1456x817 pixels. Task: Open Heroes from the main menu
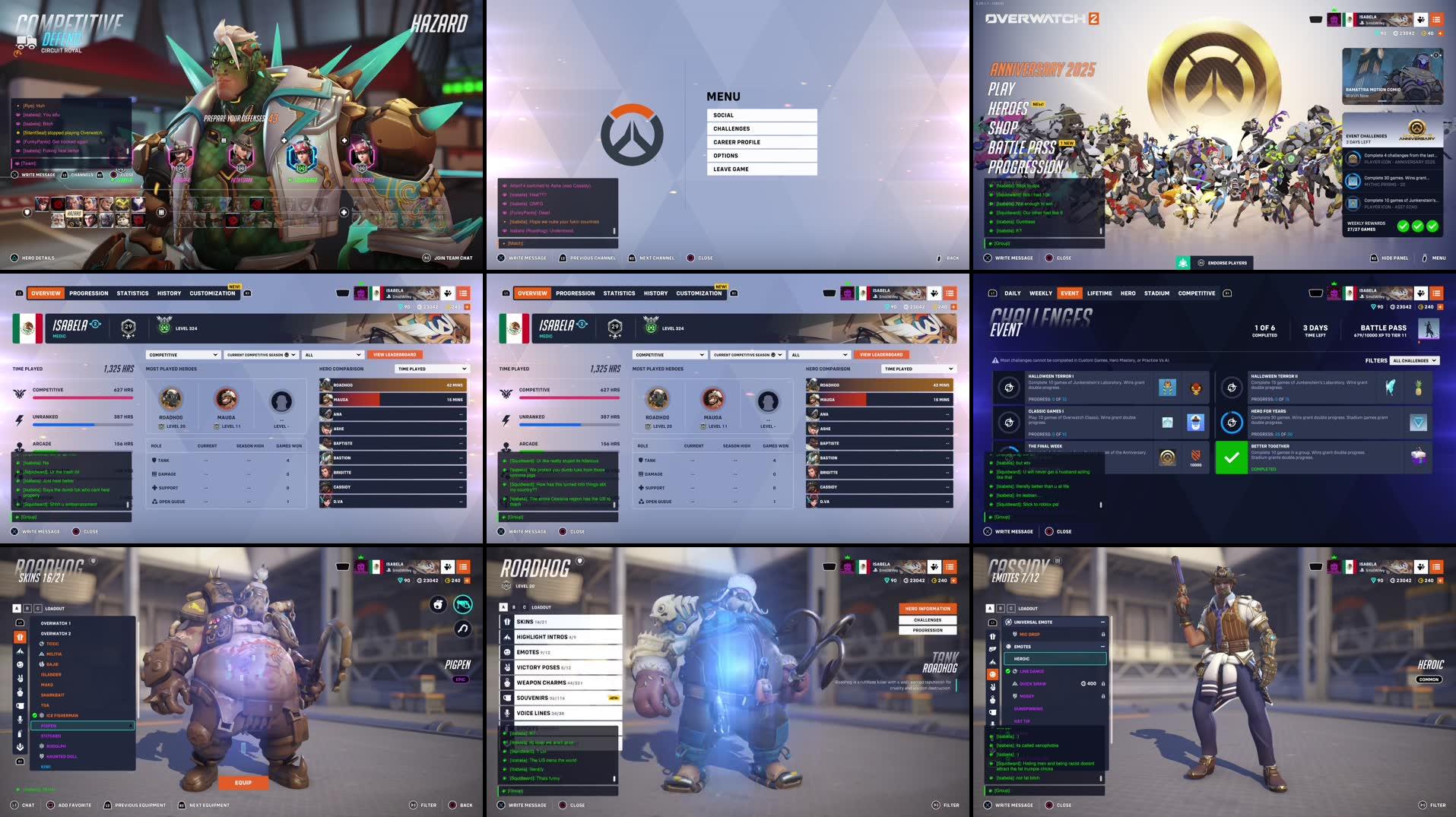(x=1008, y=109)
